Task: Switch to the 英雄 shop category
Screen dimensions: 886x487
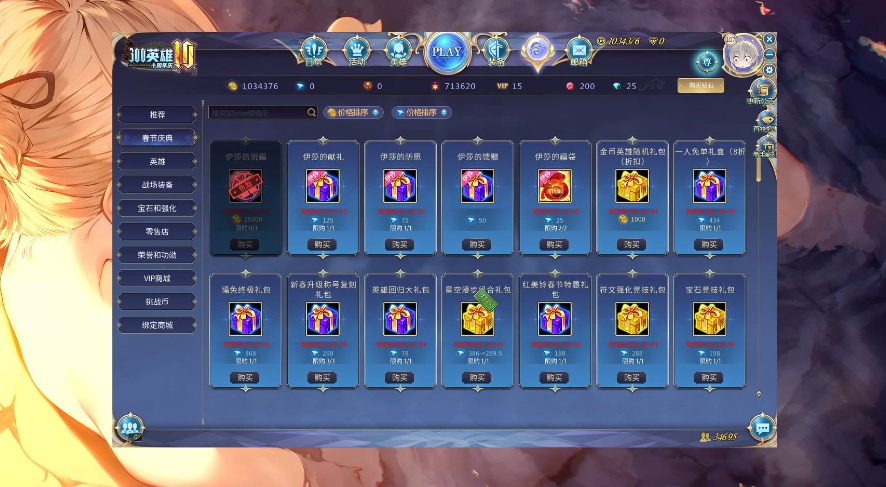Action: tap(158, 161)
